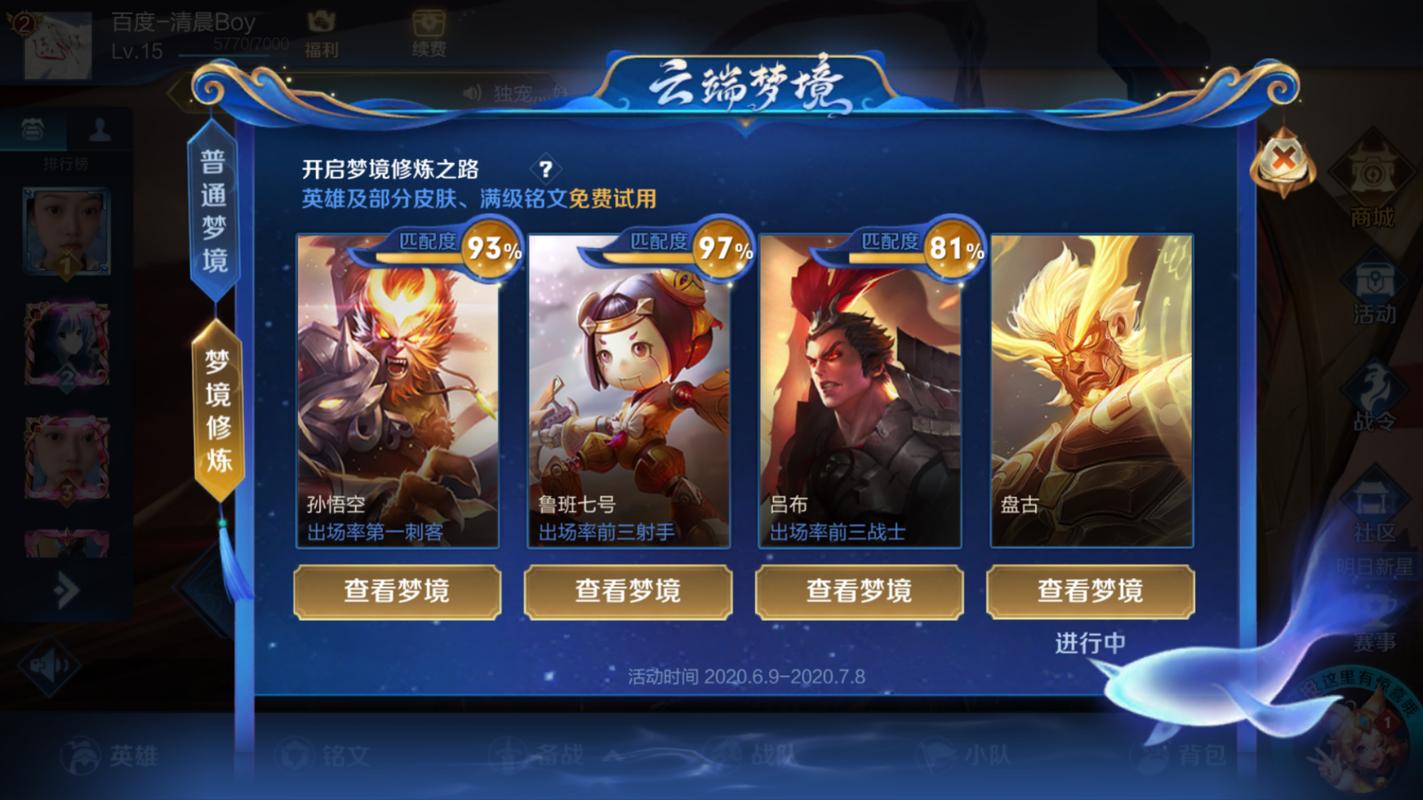View 孙悟空's dream with 查看梦境 button
This screenshot has width=1423, height=800.
click(x=397, y=591)
